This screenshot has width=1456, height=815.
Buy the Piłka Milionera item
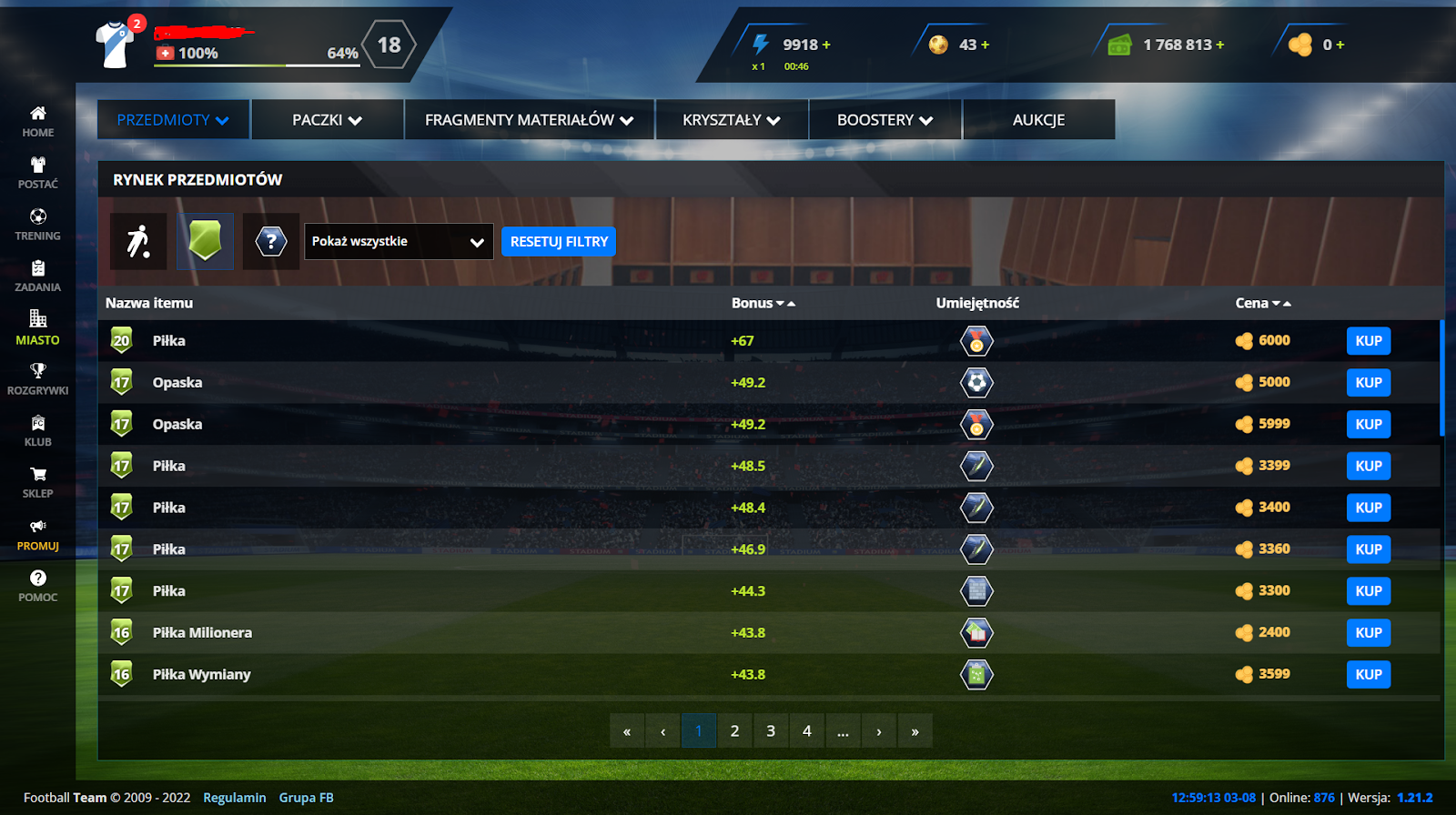coord(1368,633)
